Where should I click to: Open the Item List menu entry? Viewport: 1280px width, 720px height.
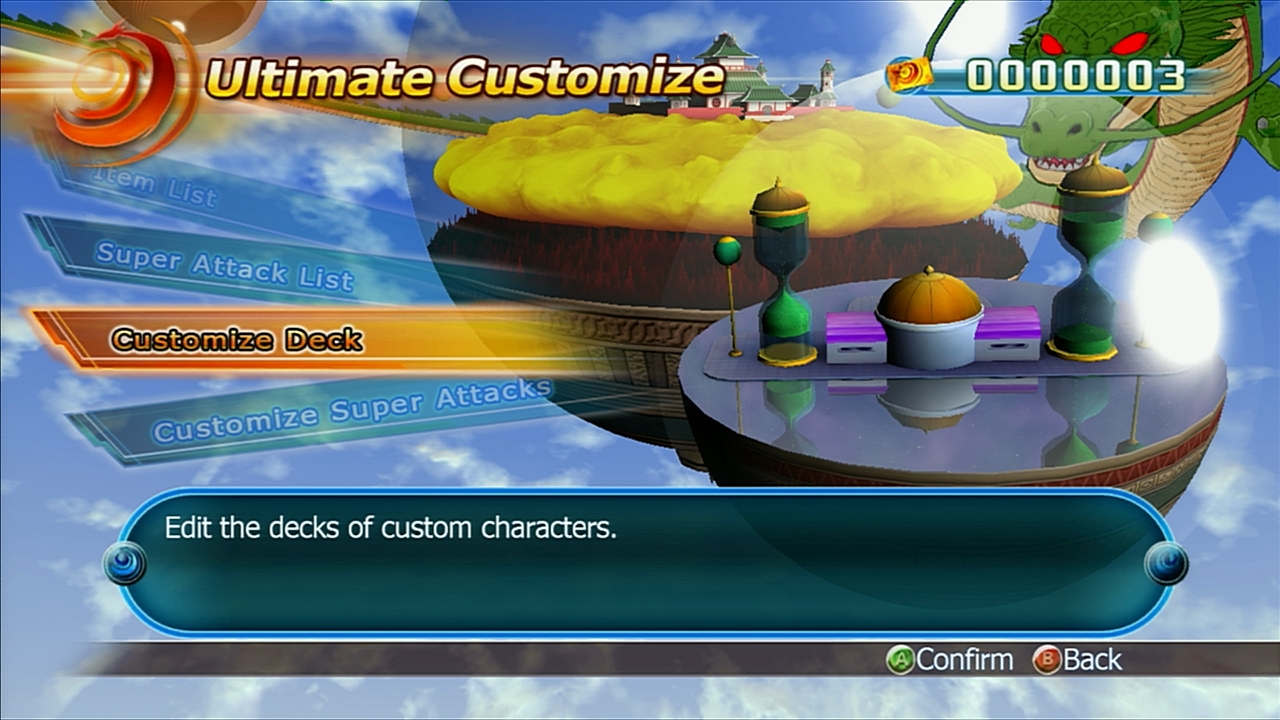(155, 185)
